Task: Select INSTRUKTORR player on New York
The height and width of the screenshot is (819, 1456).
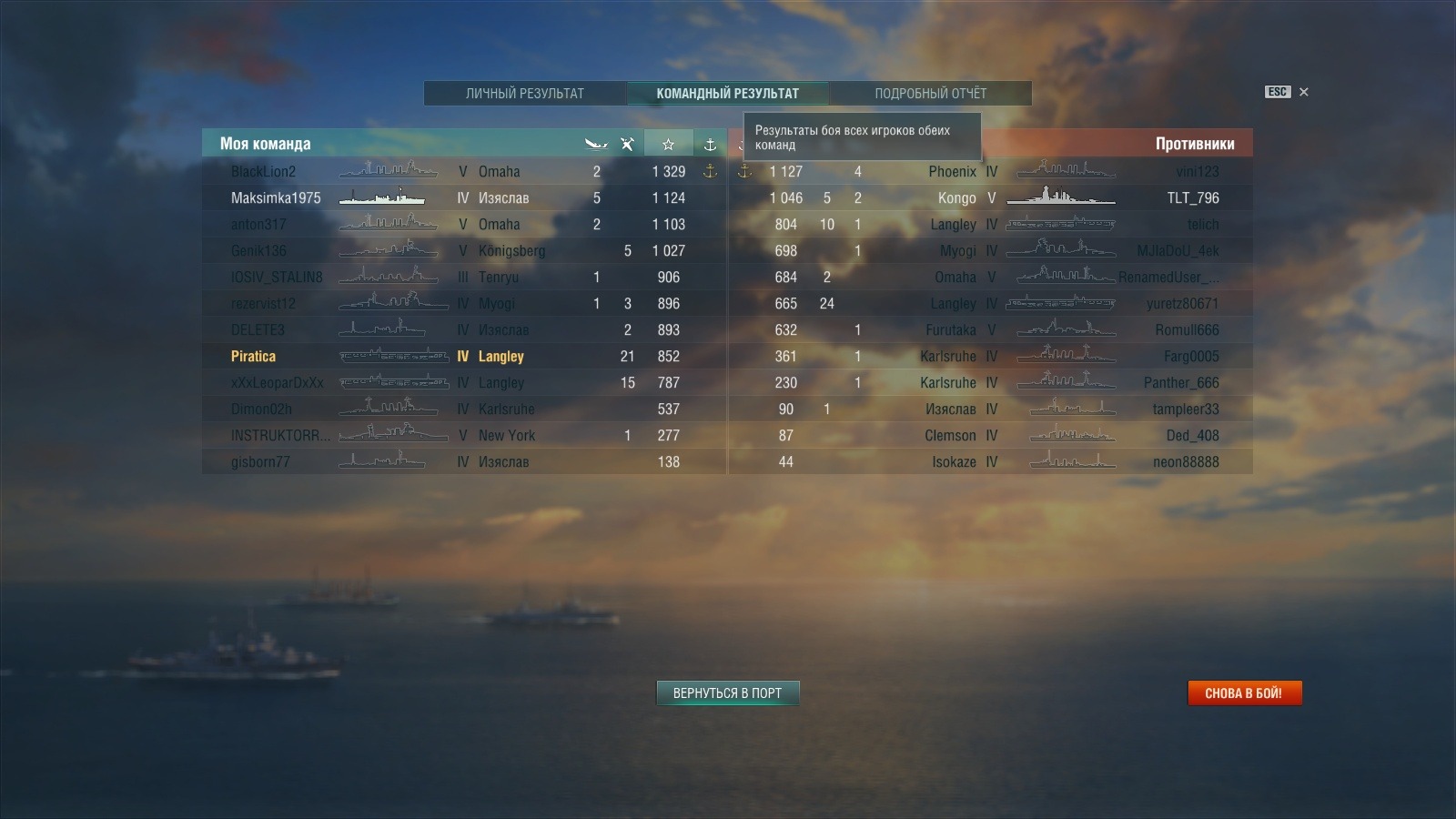Action: pyautogui.click(x=280, y=435)
